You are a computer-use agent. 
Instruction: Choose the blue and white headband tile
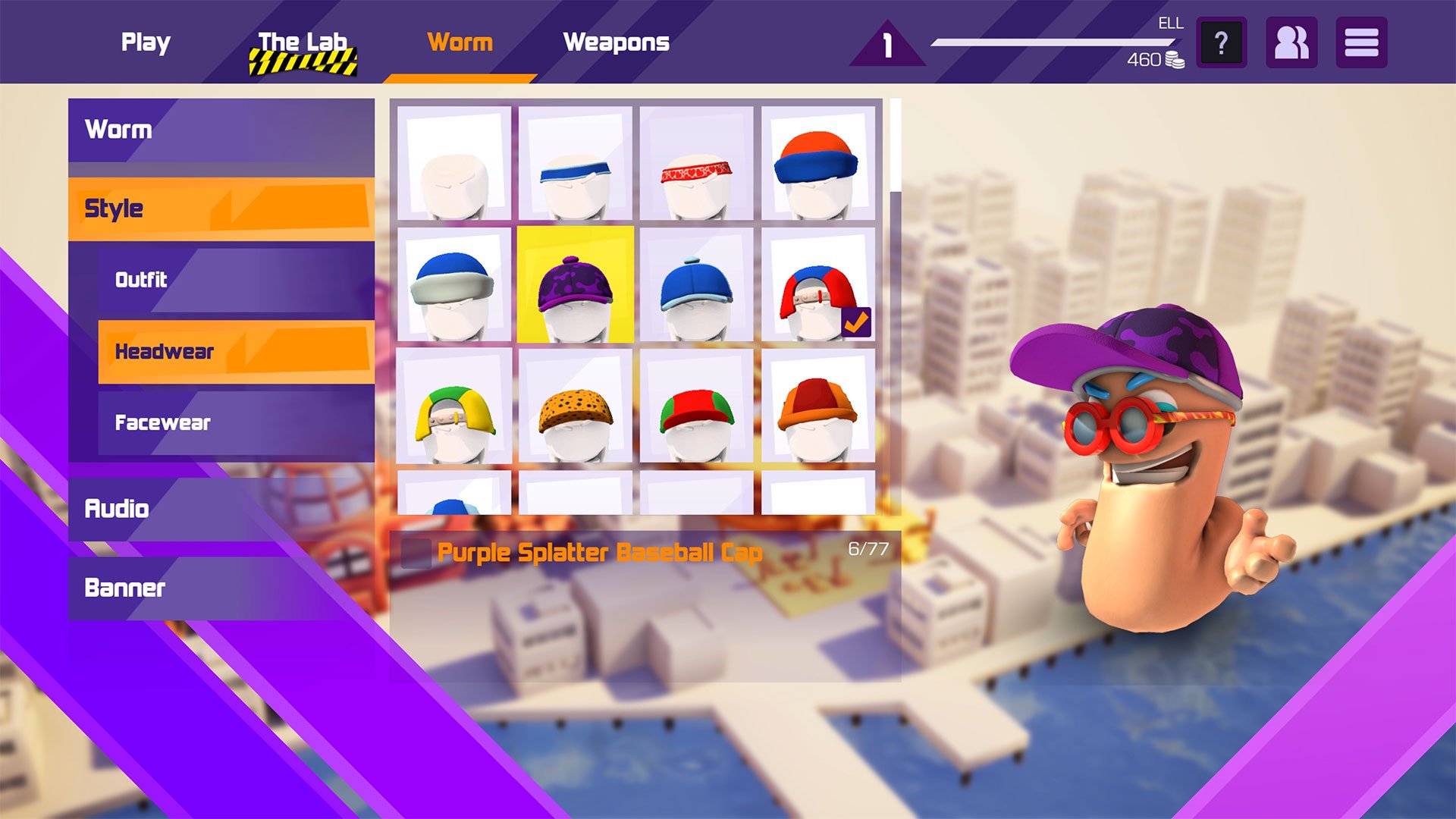coord(575,164)
